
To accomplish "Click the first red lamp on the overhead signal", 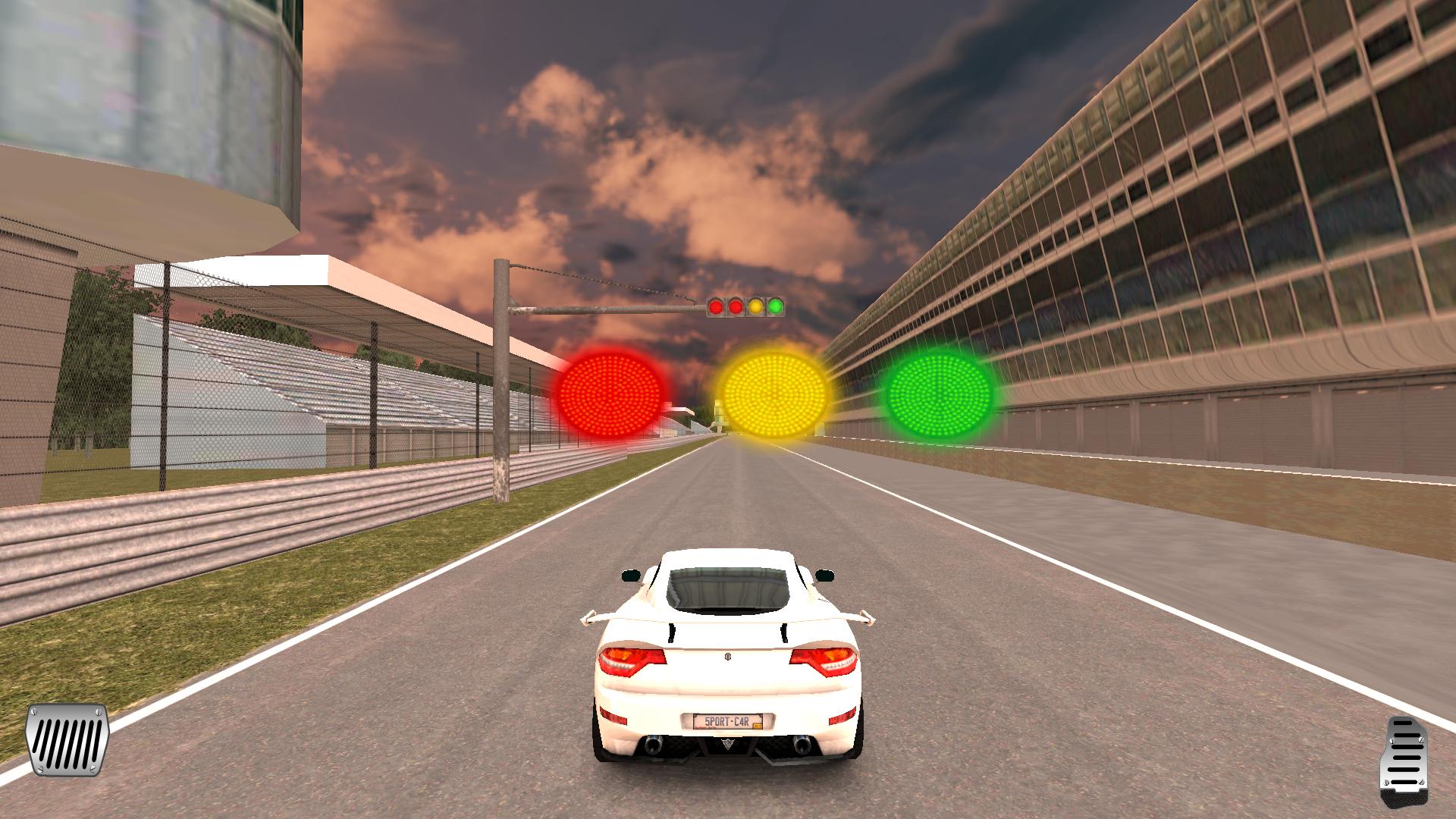I will [715, 306].
